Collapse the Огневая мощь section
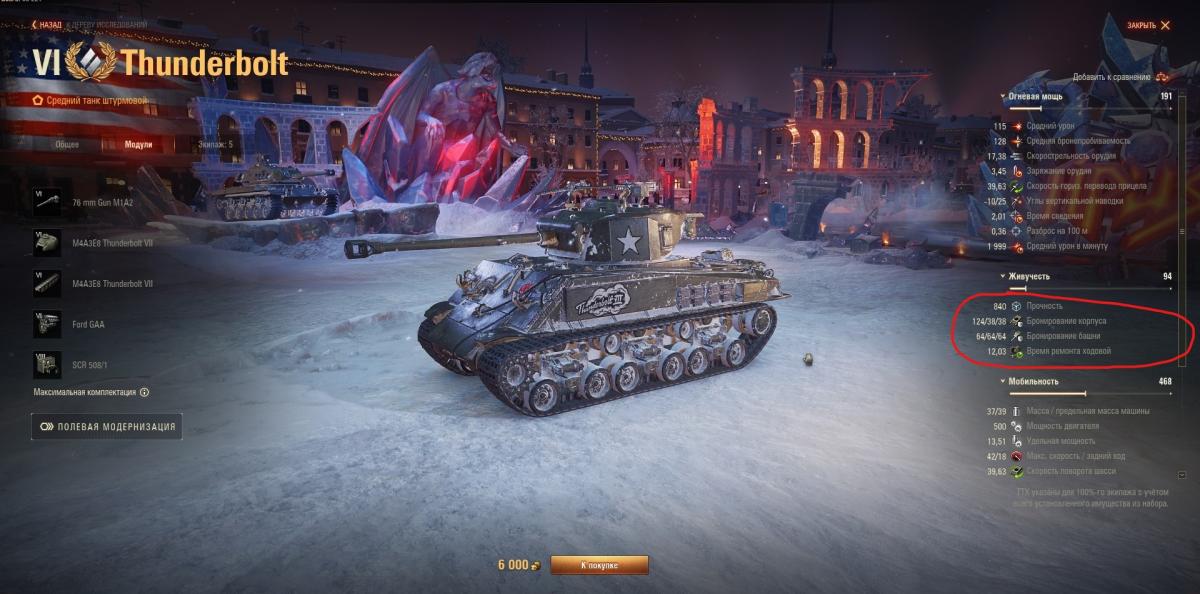 [x=1004, y=96]
